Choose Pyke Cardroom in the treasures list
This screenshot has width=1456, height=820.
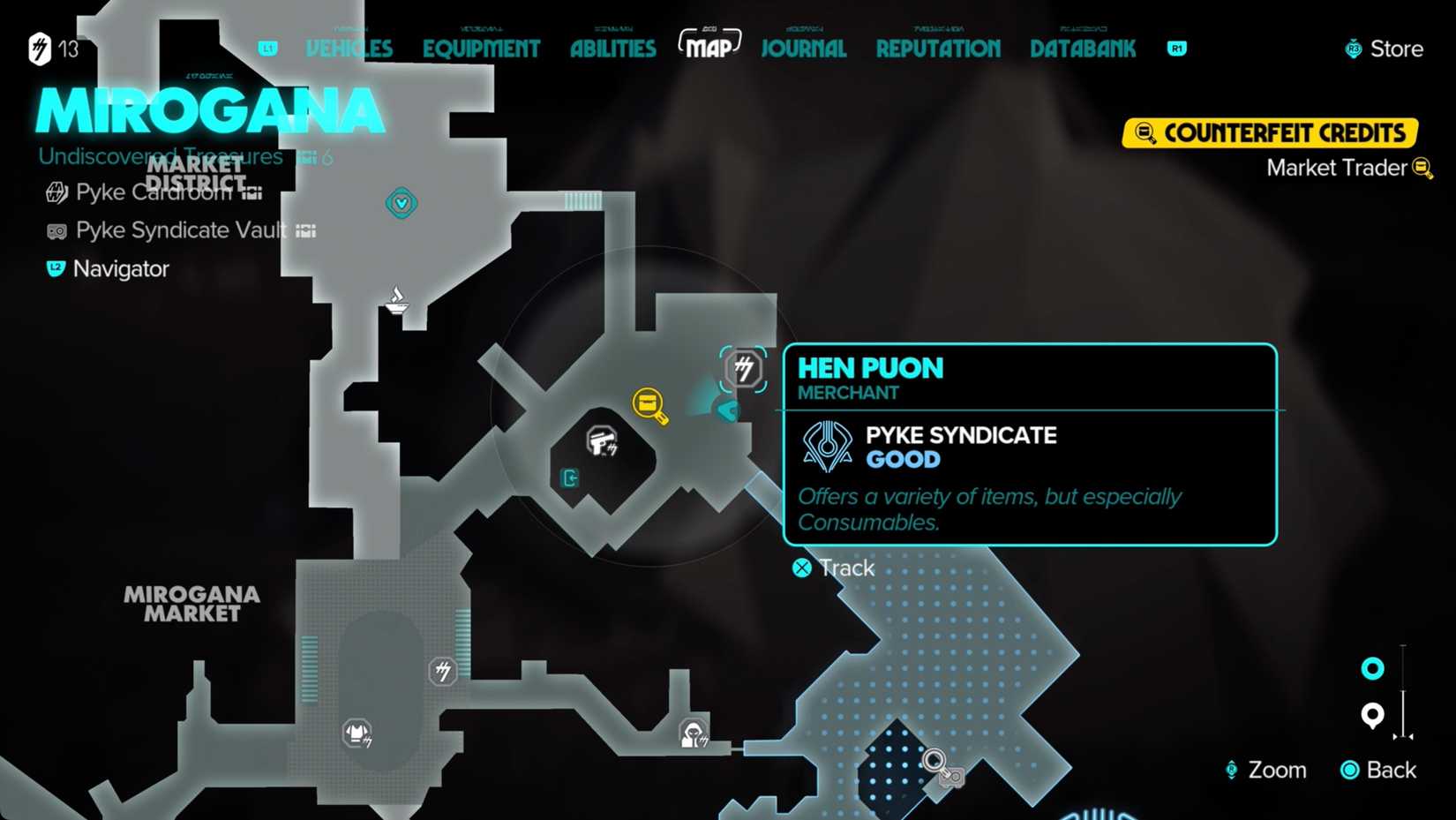[x=154, y=192]
